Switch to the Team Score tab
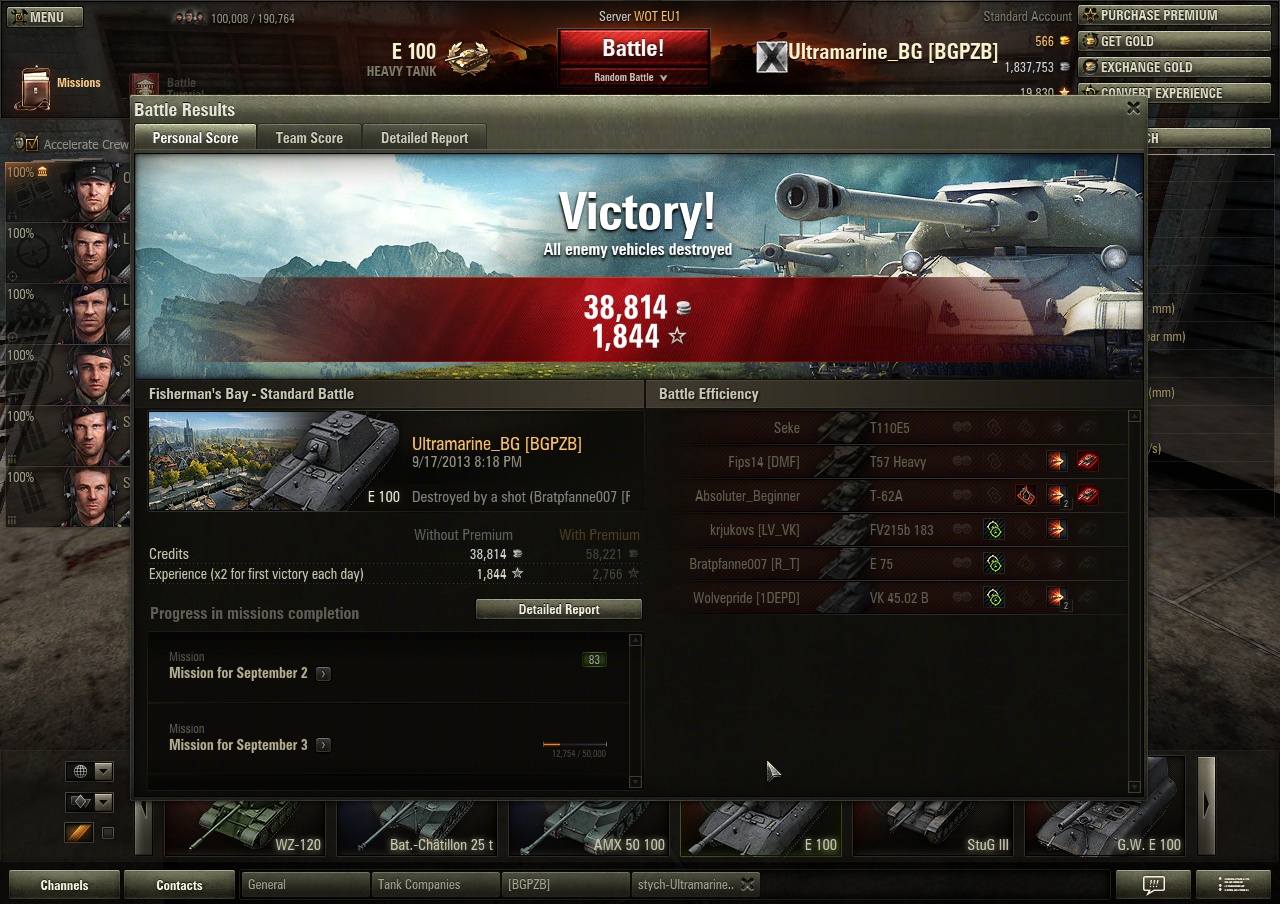 tap(309, 138)
